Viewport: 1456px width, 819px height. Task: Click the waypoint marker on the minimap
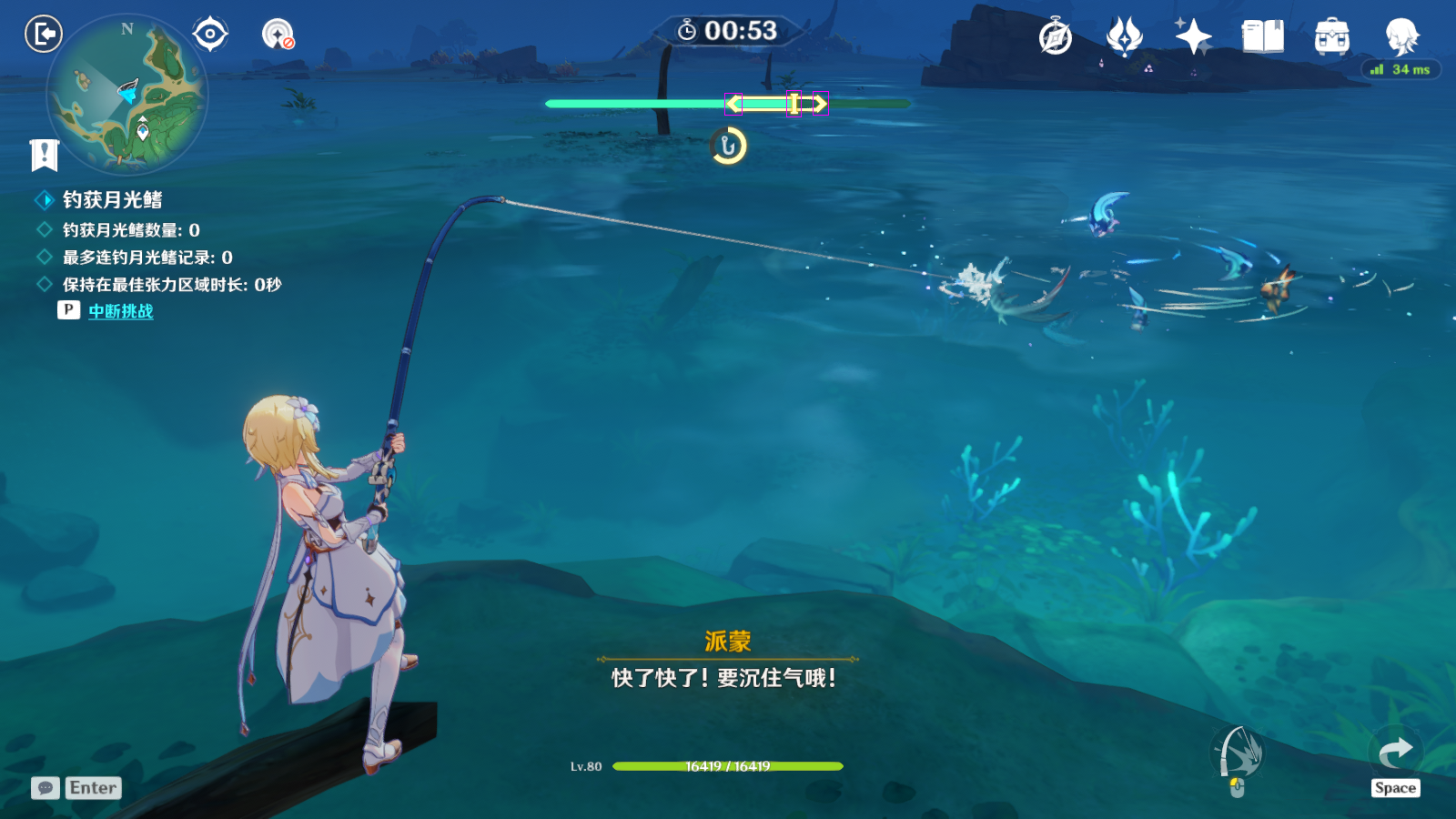pyautogui.click(x=145, y=133)
